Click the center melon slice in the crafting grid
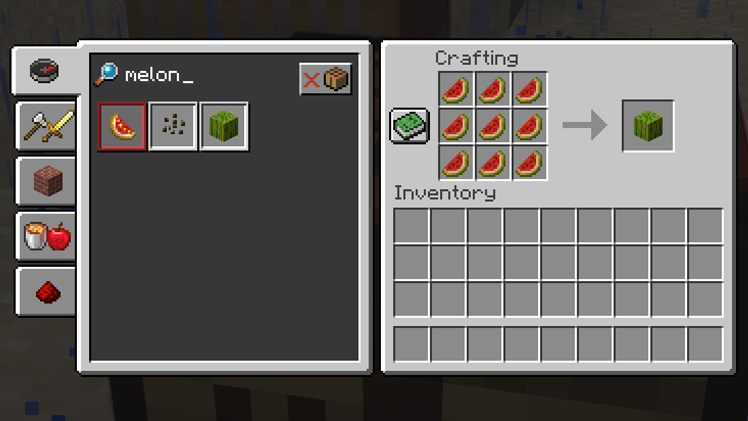 point(492,126)
